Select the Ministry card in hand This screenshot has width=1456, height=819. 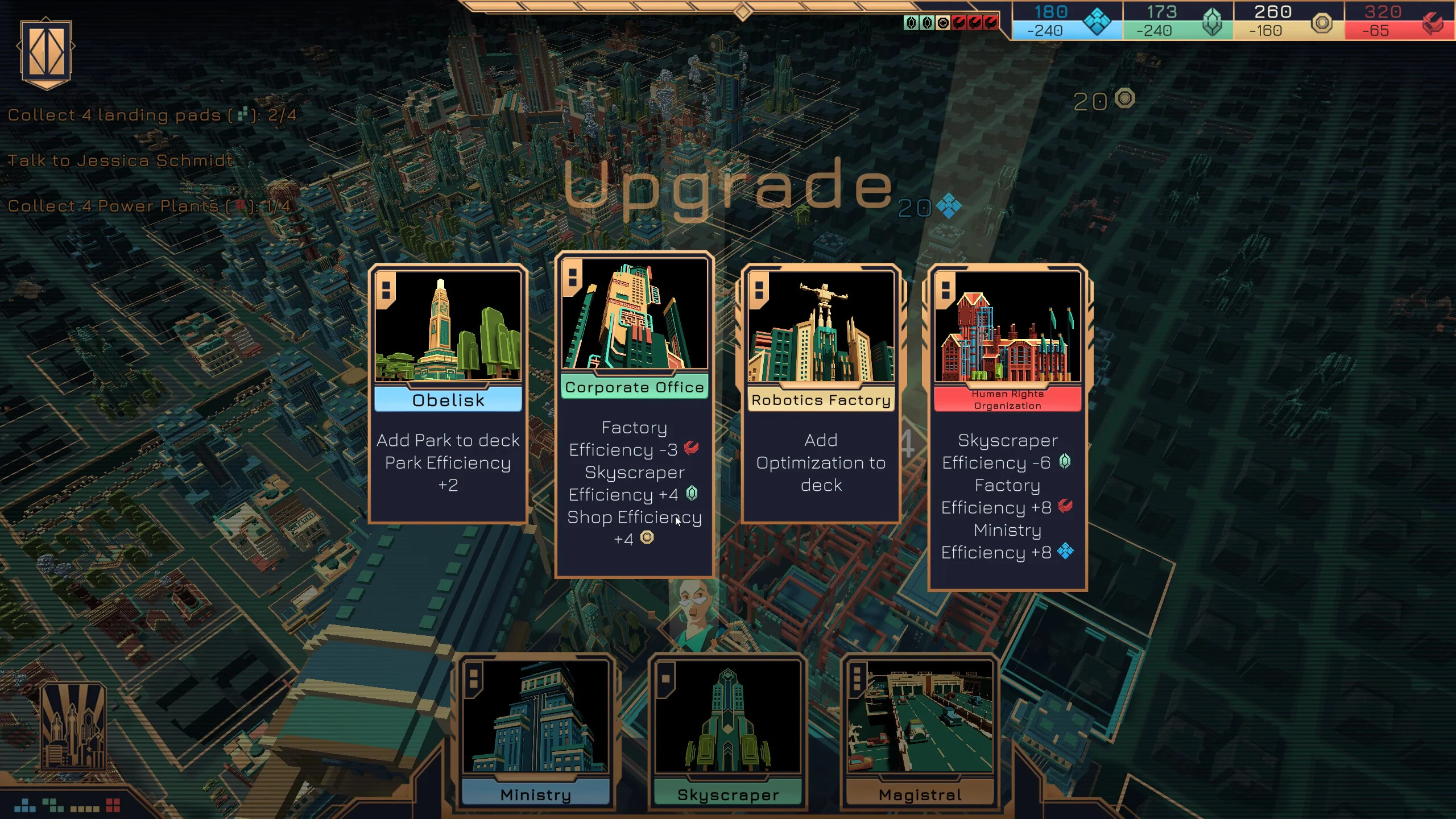point(535,733)
